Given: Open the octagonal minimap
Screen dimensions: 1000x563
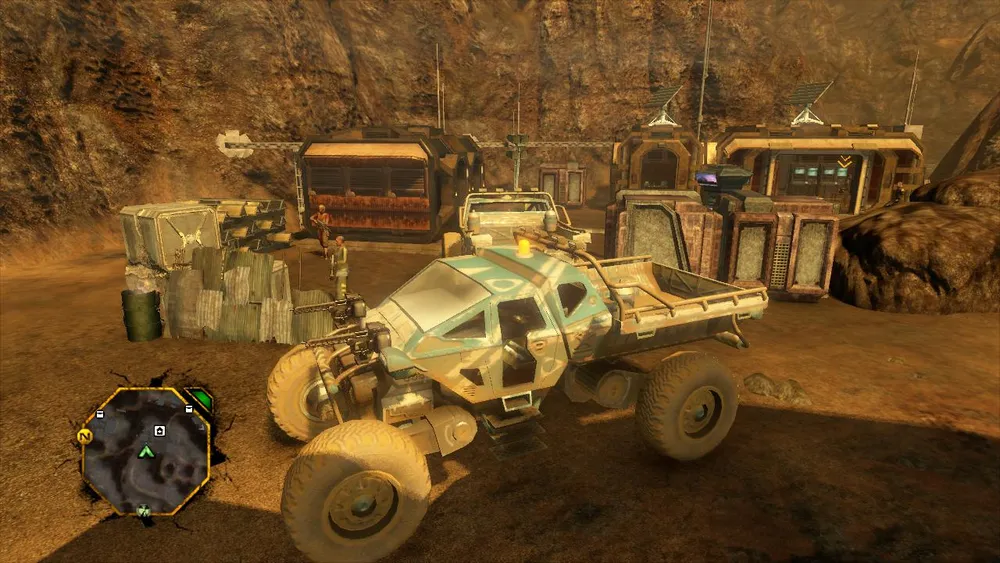Looking at the screenshot, I should 146,449.
